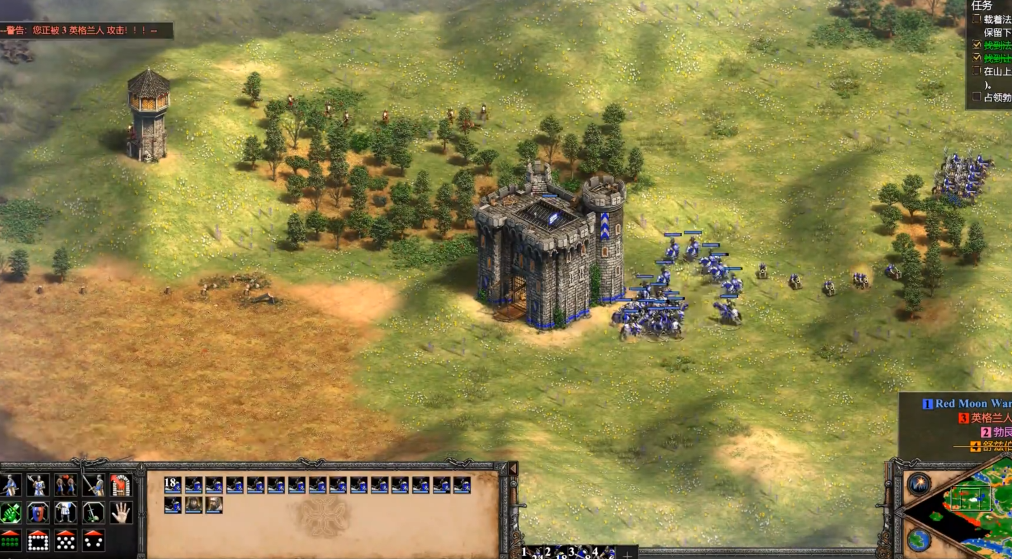
Task: Select Red Moon War player entry
Action: 972,404
